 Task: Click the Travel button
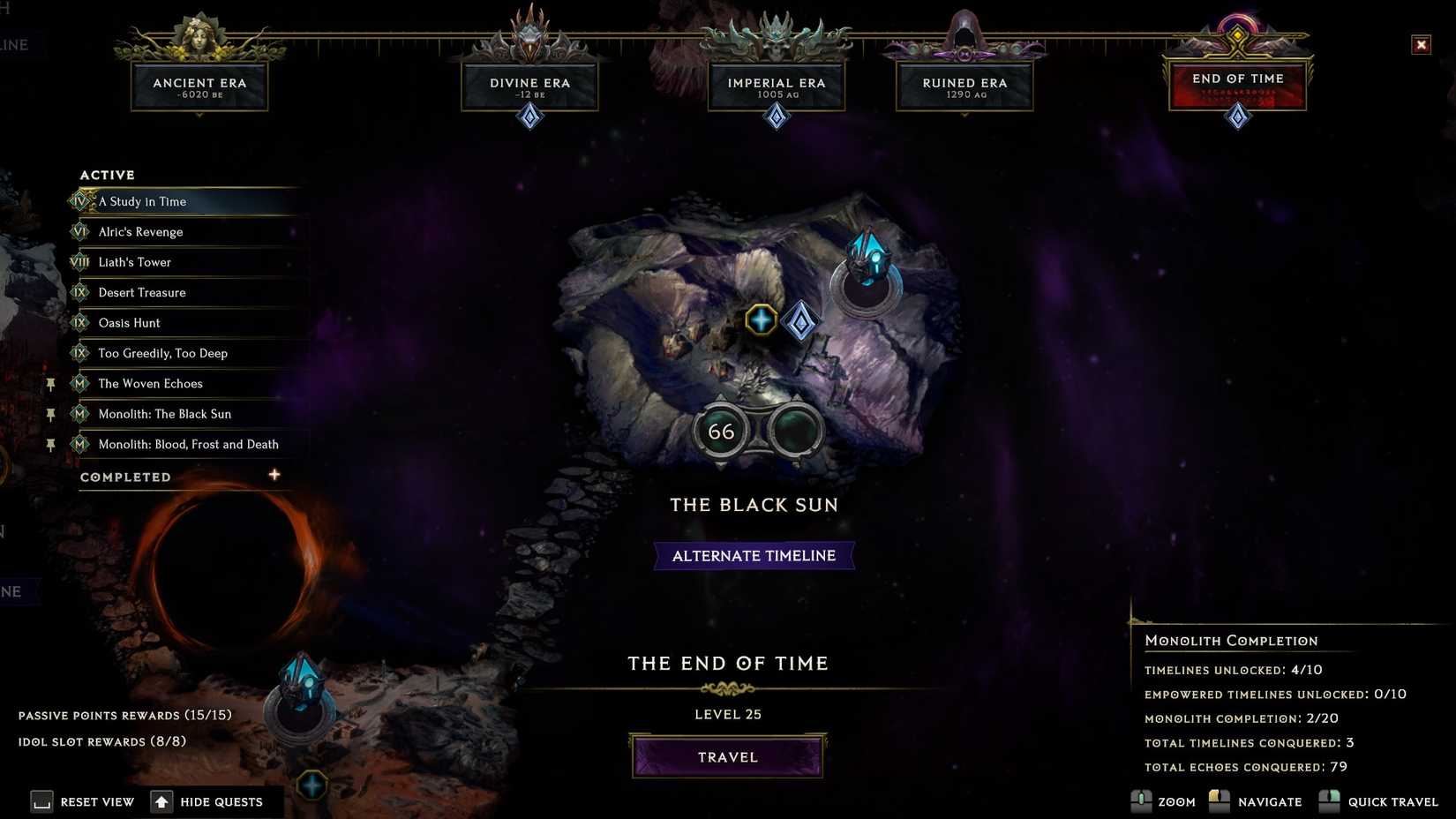pyautogui.click(x=727, y=756)
